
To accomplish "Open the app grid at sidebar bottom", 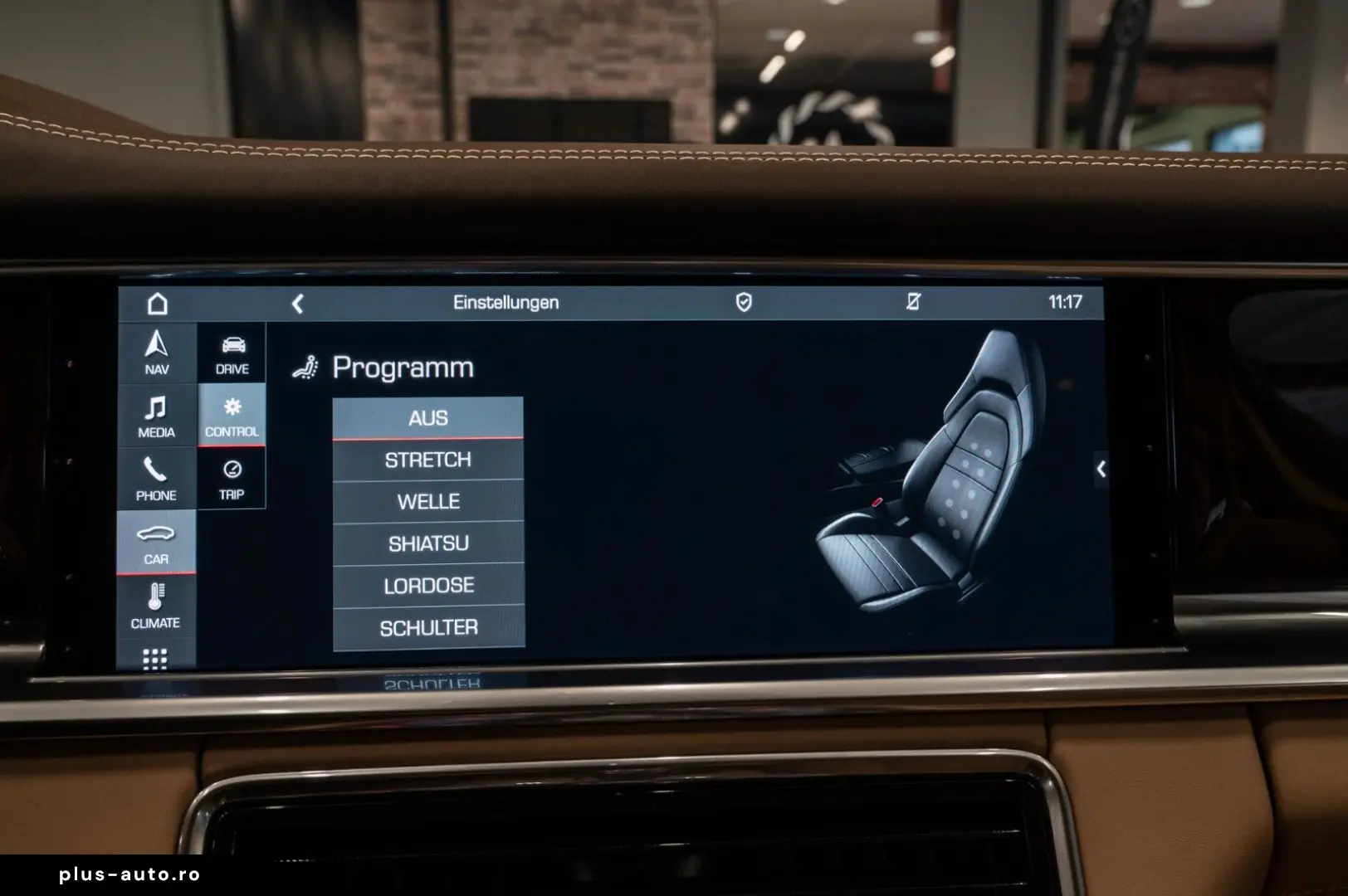I will (x=156, y=660).
